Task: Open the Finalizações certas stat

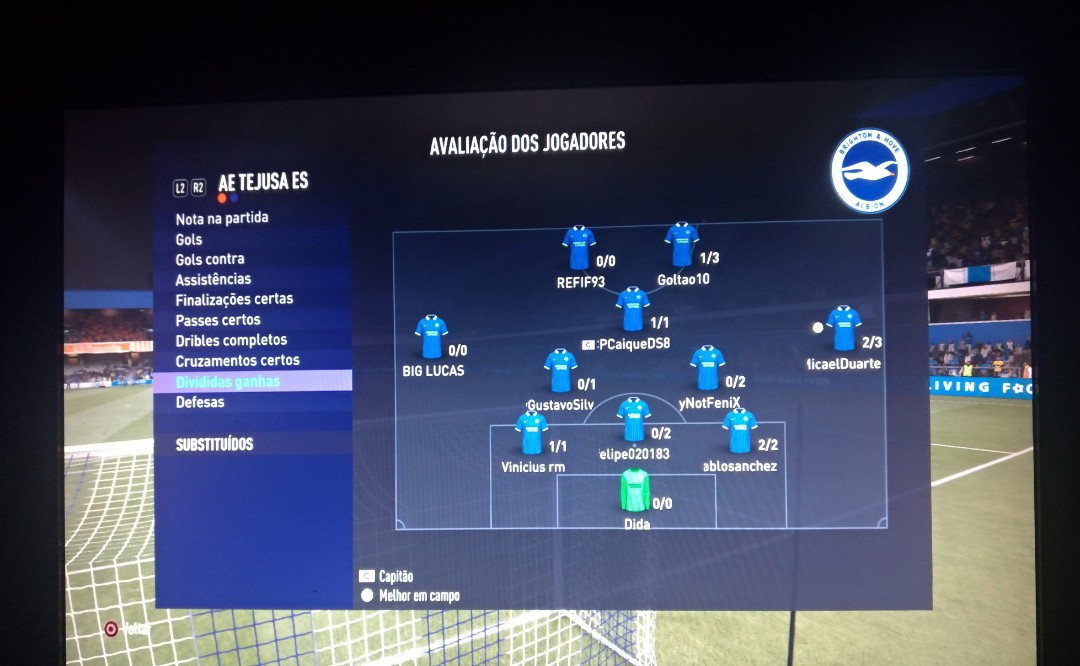Action: pos(234,299)
